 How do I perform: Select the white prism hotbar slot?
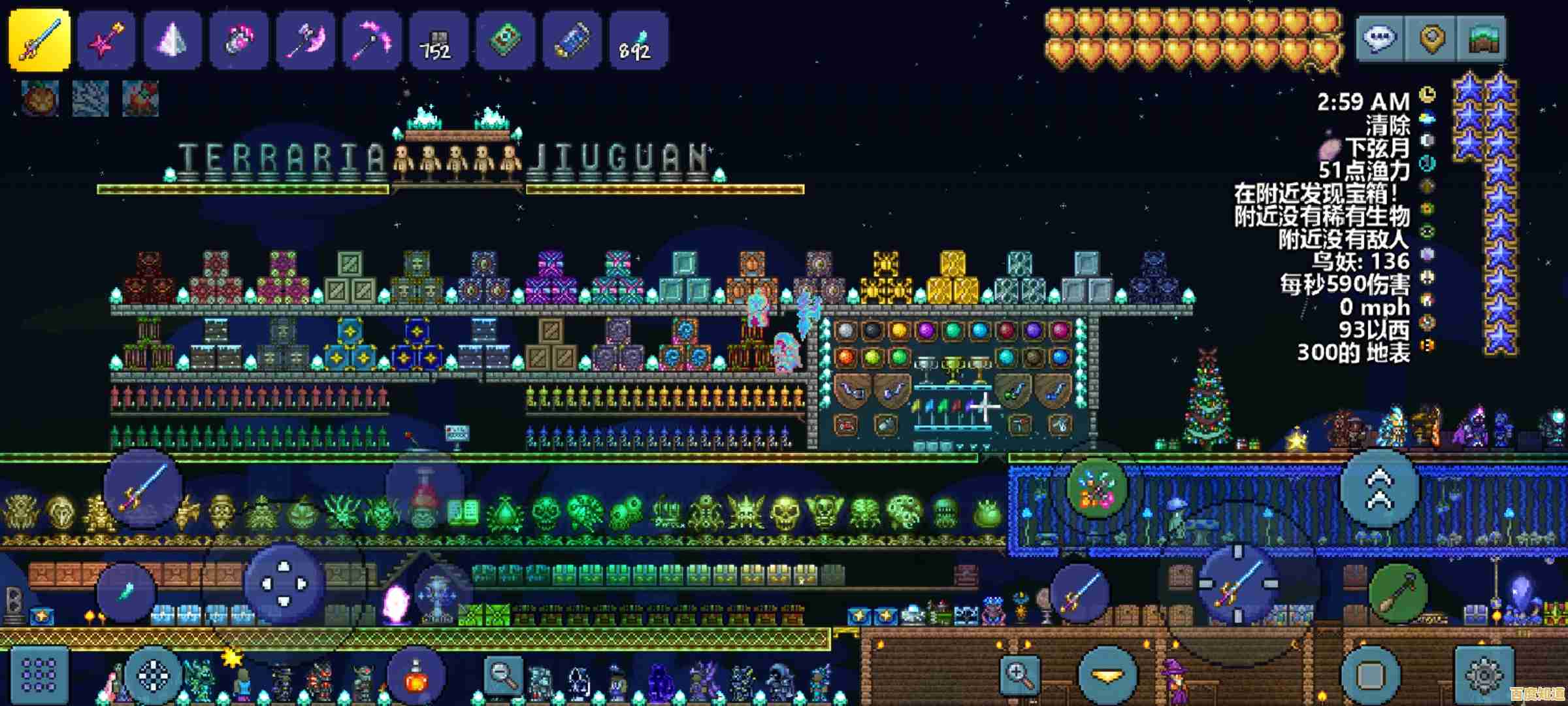click(x=172, y=40)
